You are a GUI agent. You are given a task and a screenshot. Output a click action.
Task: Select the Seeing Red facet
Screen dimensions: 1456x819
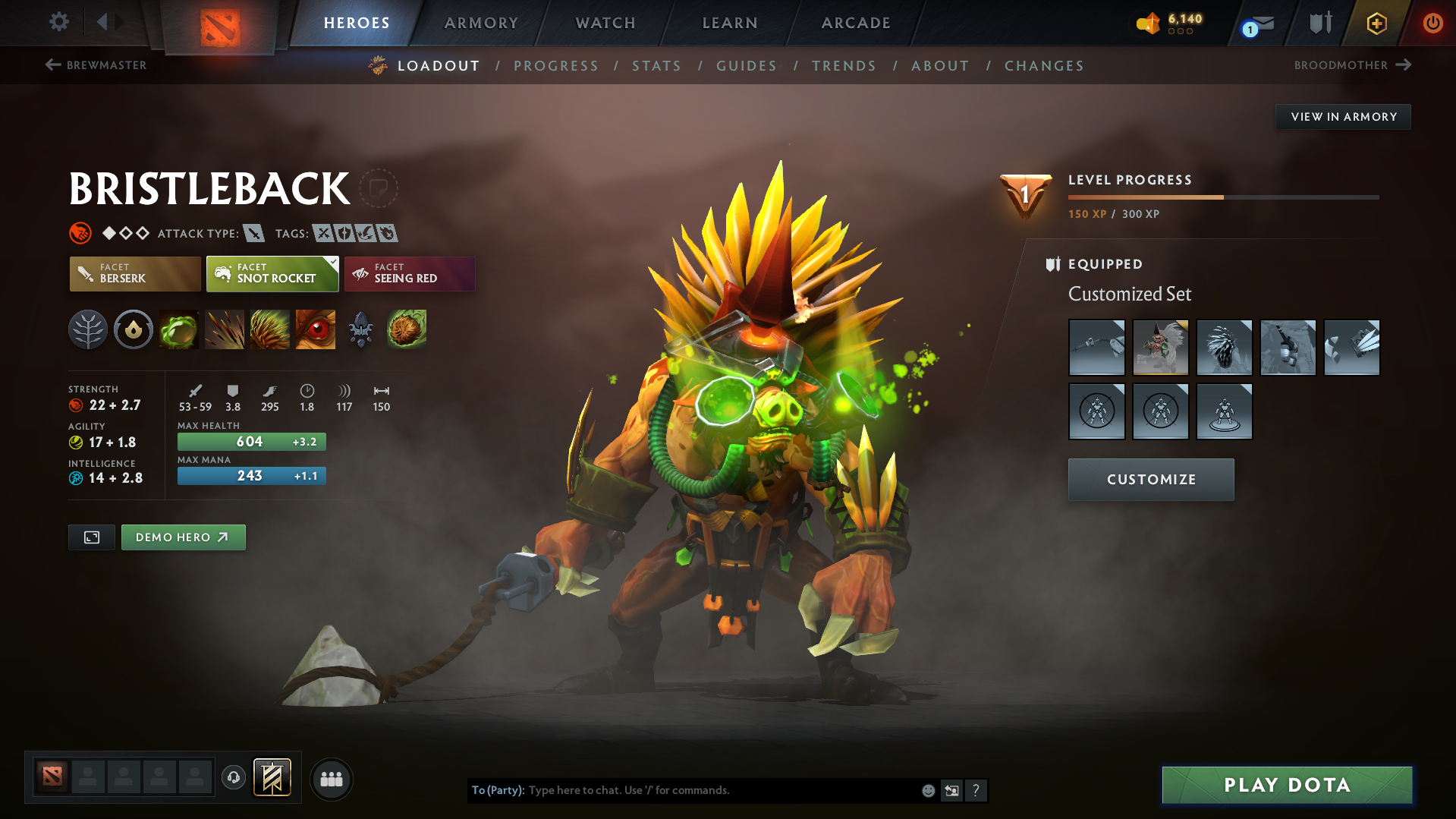410,273
